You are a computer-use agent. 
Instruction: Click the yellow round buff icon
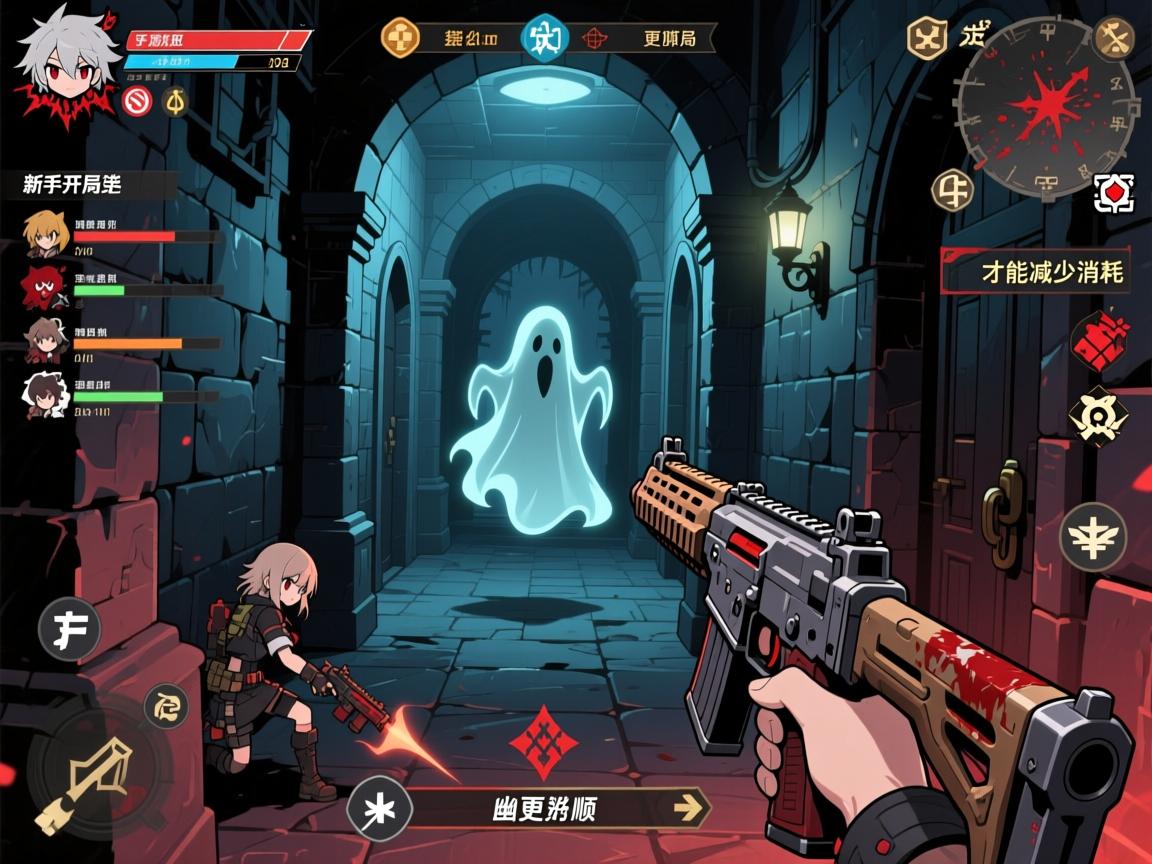(175, 101)
